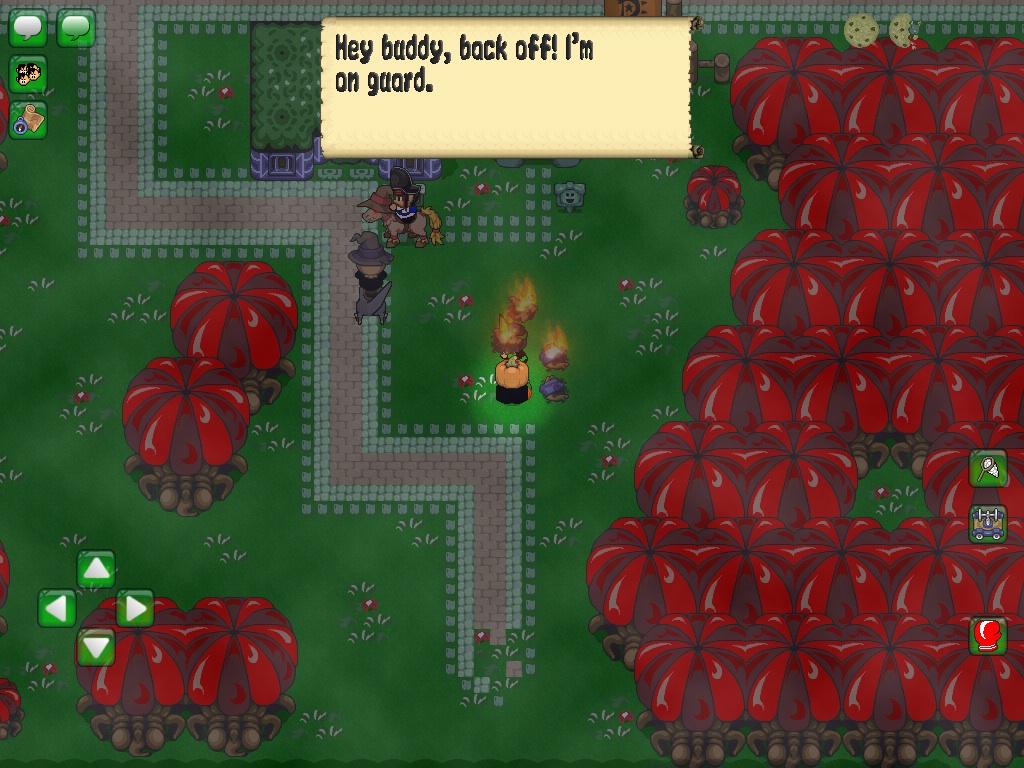Screen dimensions: 1024x768
Task: Select the bug net tool icon
Action: pyautogui.click(x=988, y=468)
